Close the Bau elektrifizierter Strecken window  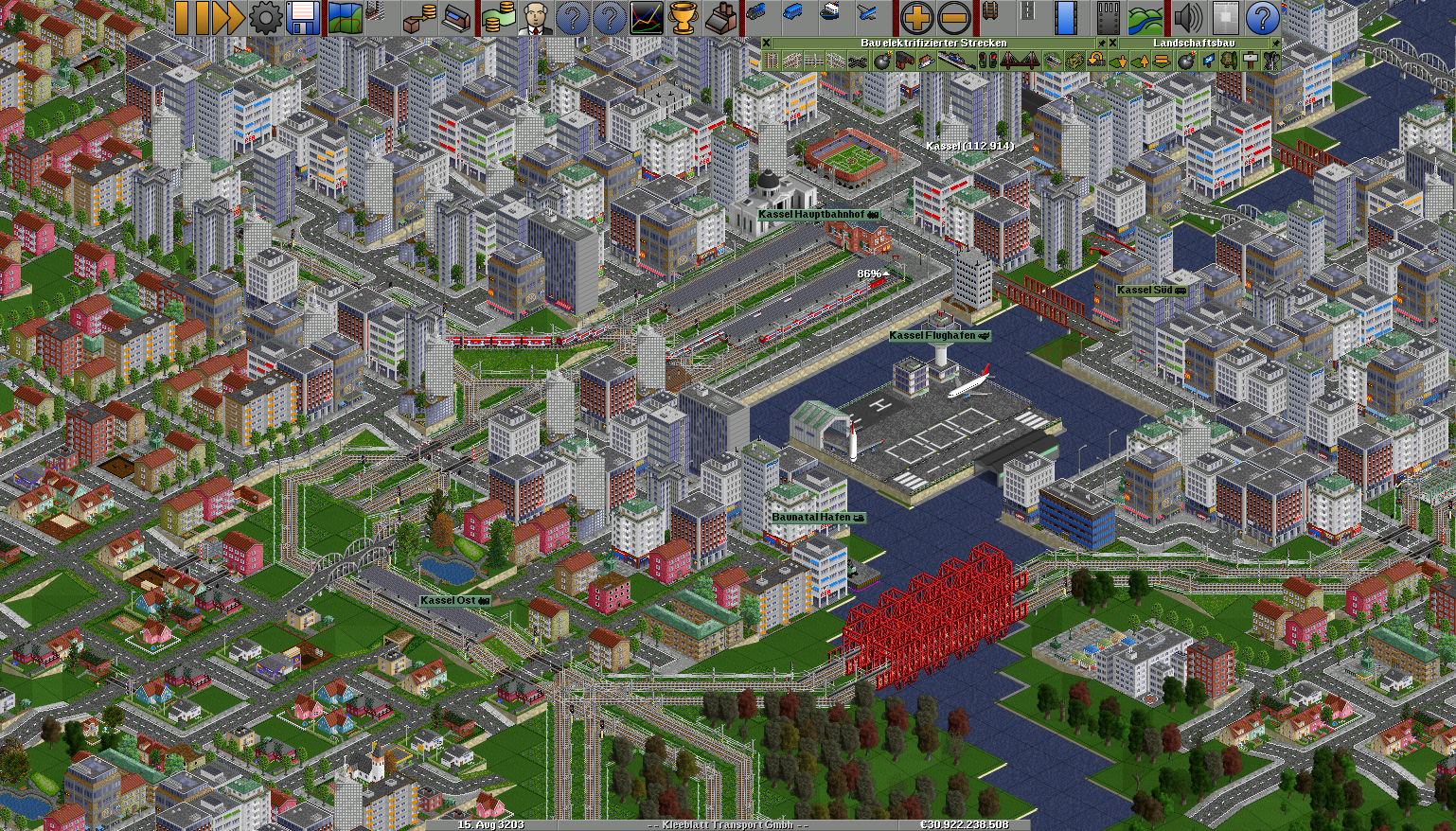click(x=767, y=44)
